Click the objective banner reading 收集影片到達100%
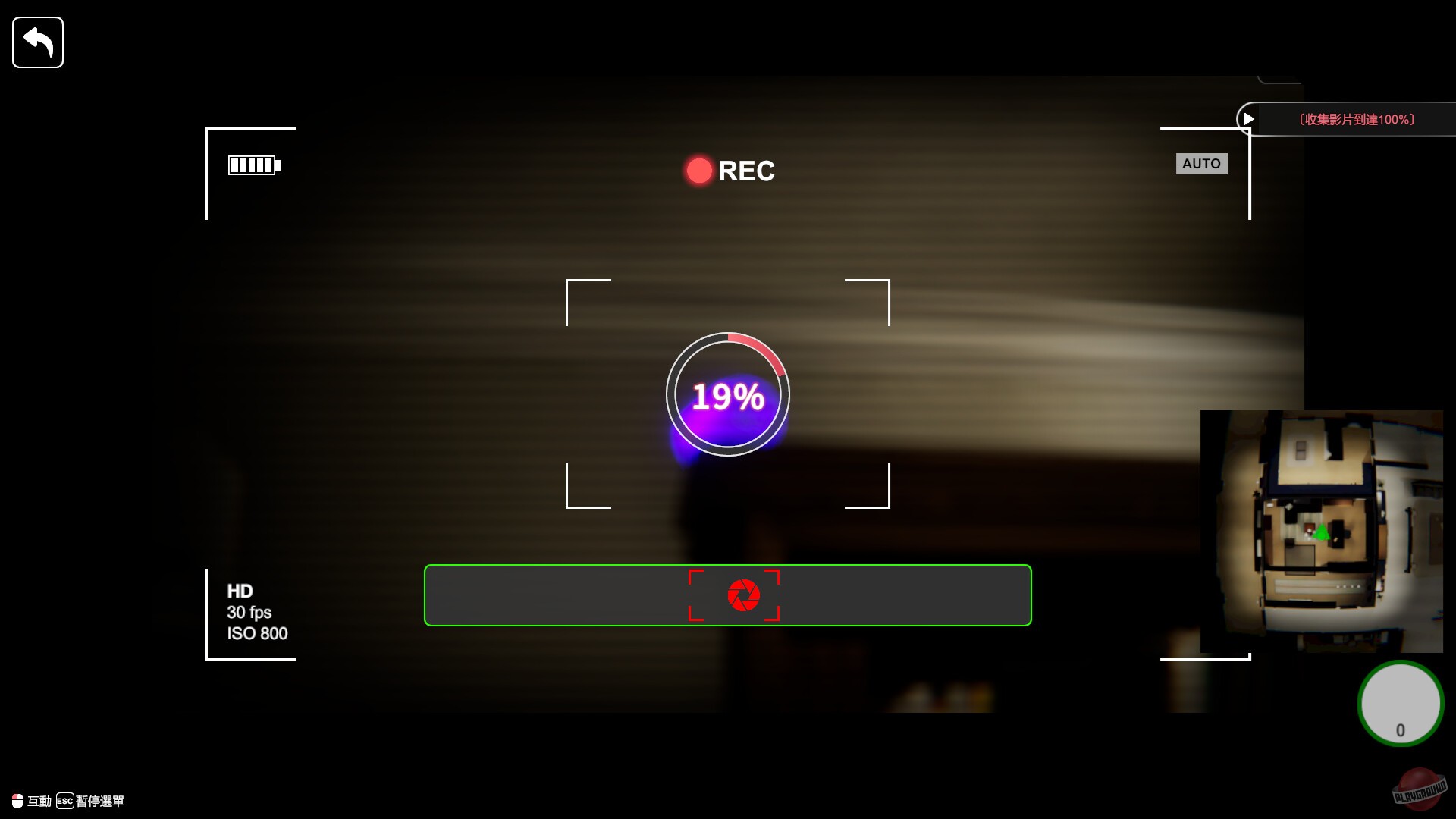 click(x=1357, y=118)
